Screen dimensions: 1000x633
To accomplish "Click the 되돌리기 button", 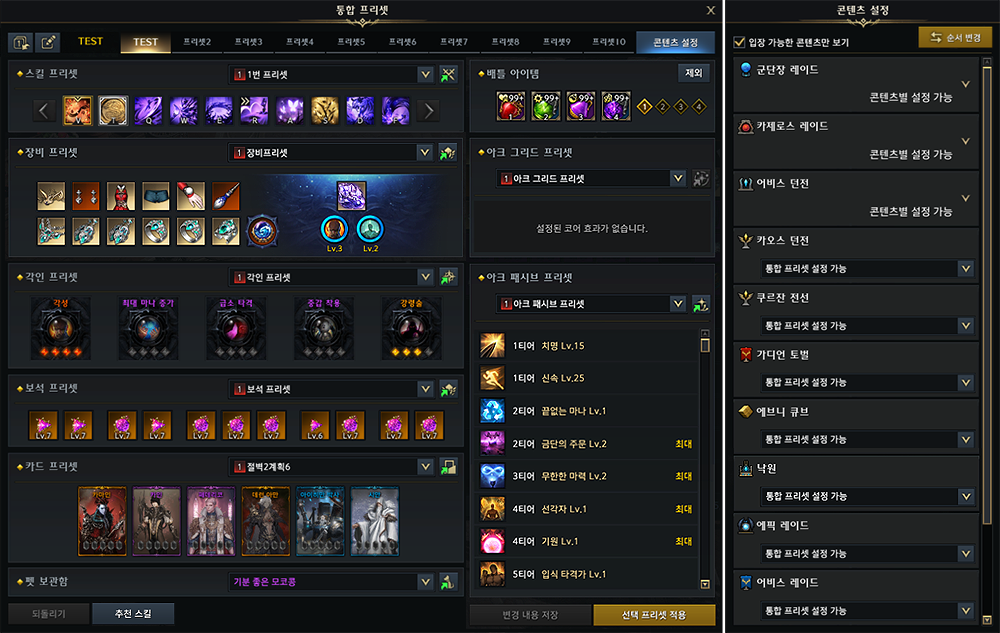I will pyautogui.click(x=48, y=614).
